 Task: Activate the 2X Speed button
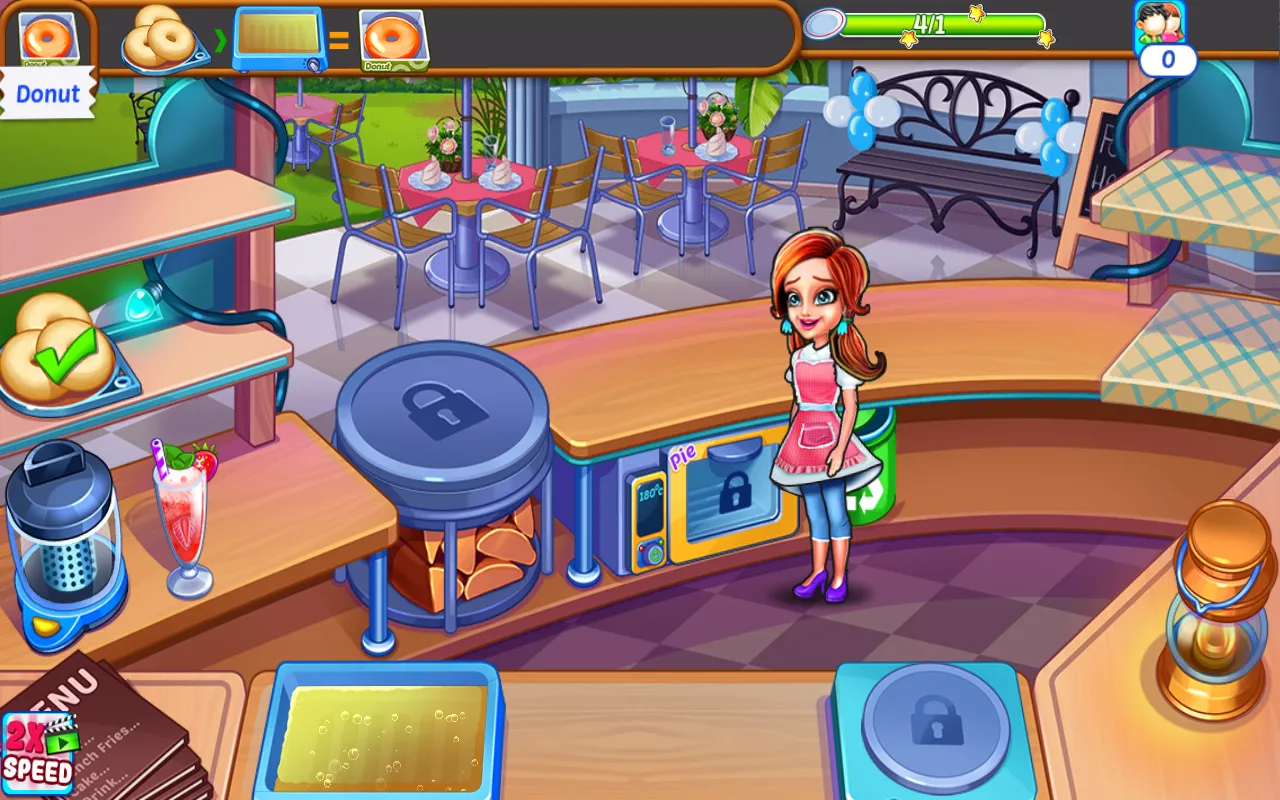tap(38, 752)
